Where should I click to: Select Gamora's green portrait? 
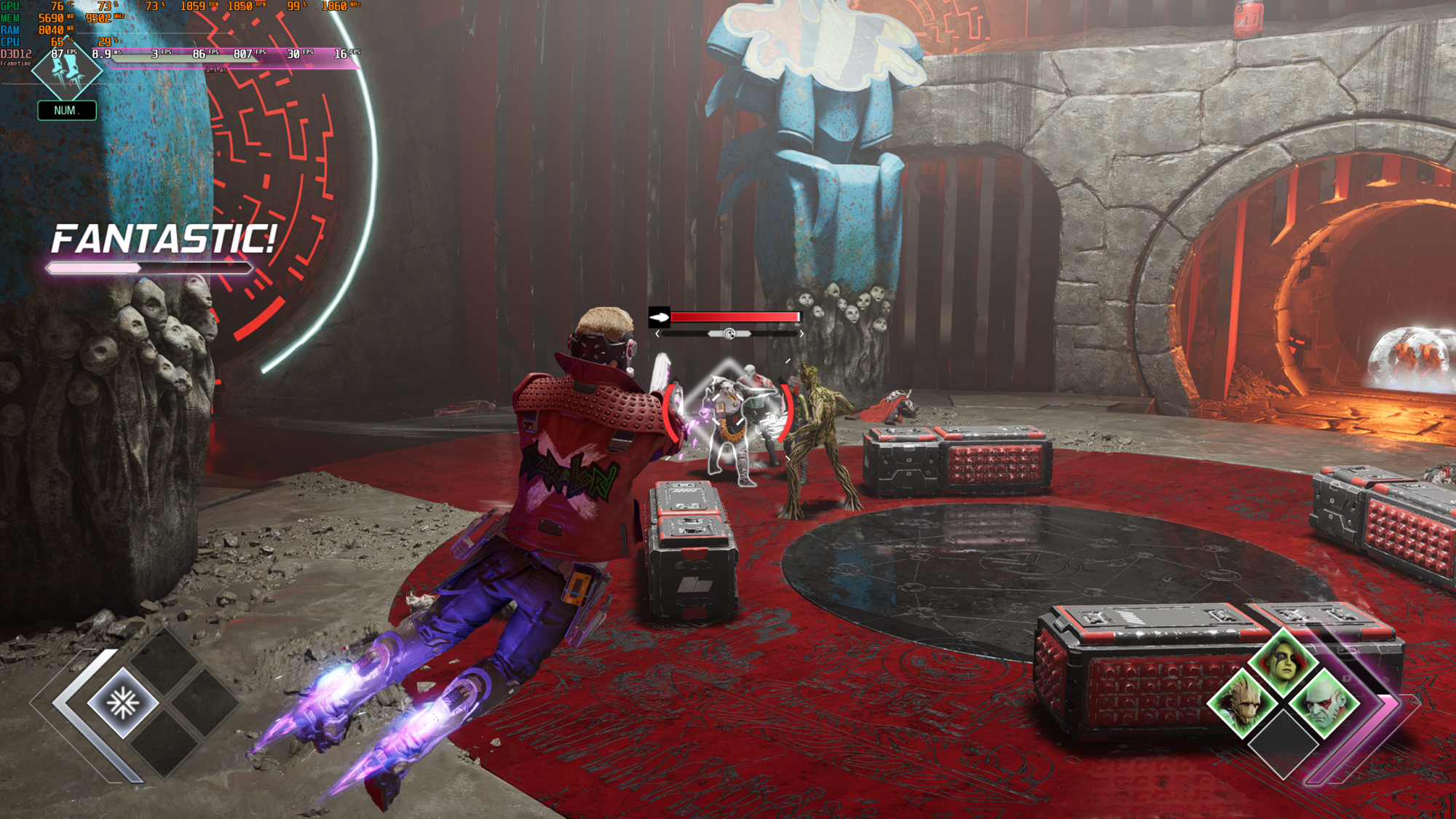1283,662
